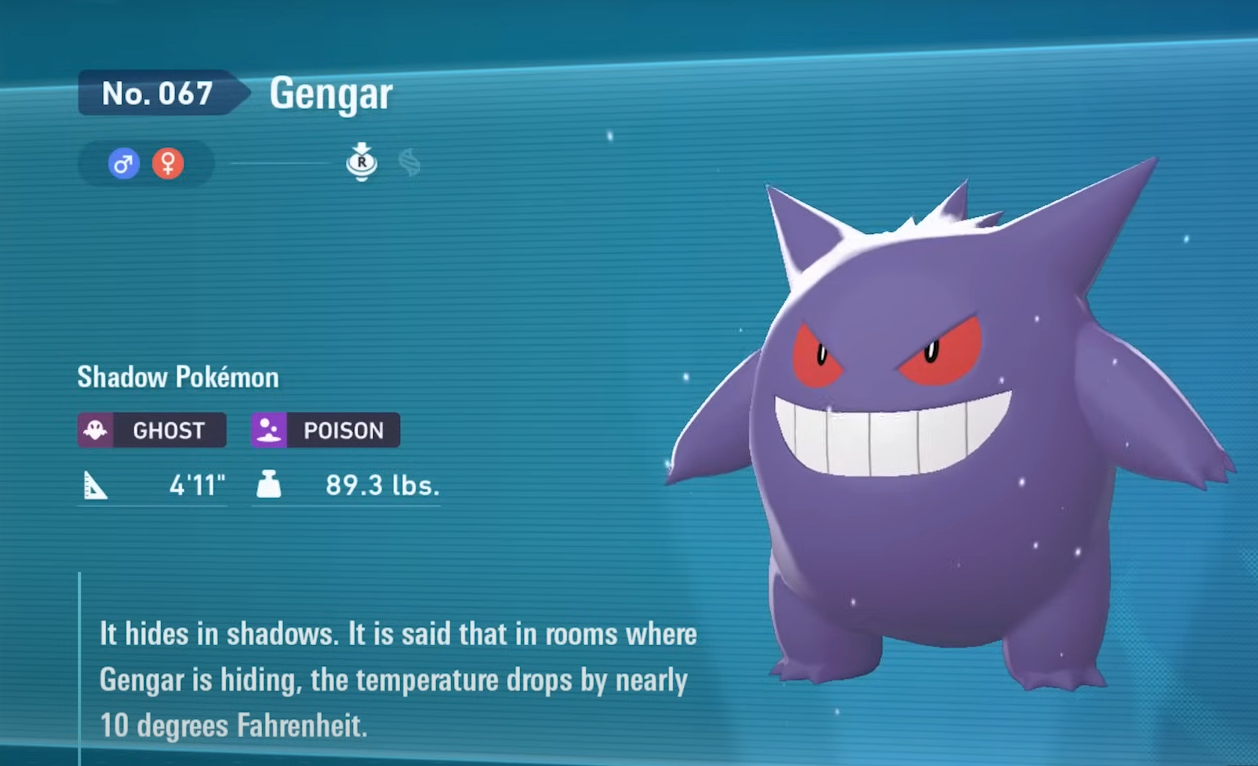Click the POISON type badge
Viewport: 1258px width, 766px height.
326,431
